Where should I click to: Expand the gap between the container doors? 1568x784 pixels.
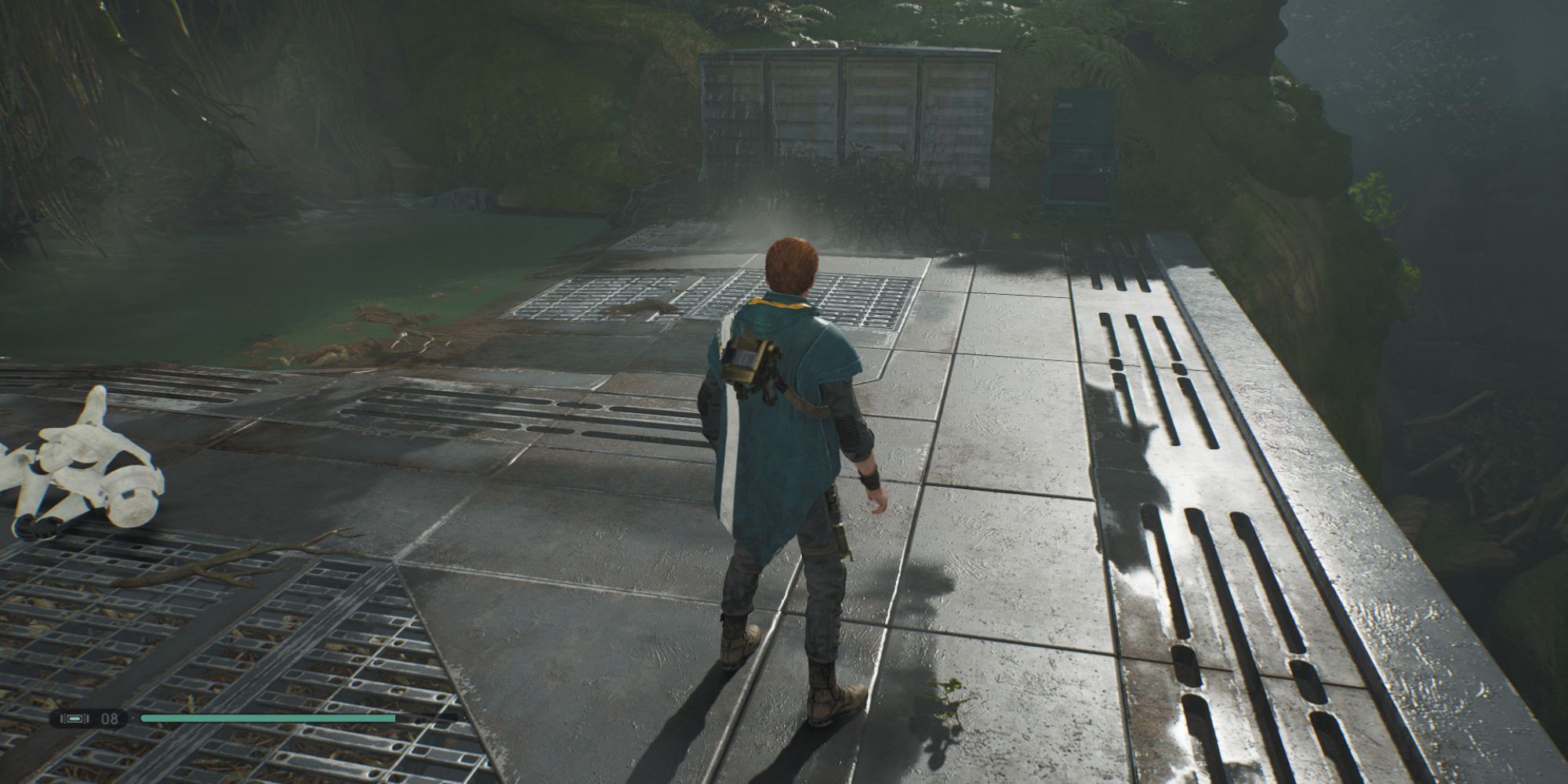tap(843, 118)
